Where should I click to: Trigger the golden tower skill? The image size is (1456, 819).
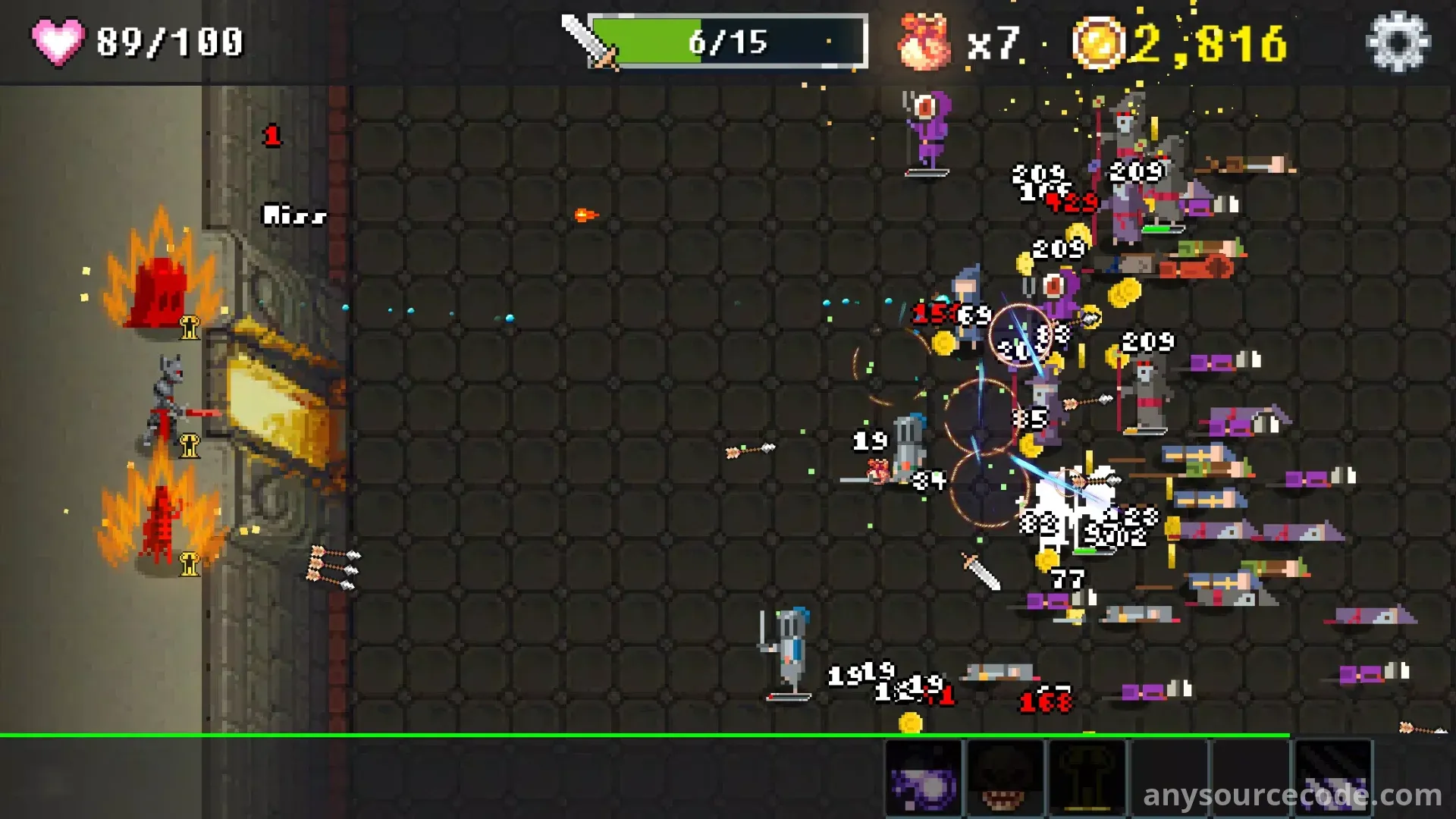pyautogui.click(x=1087, y=779)
